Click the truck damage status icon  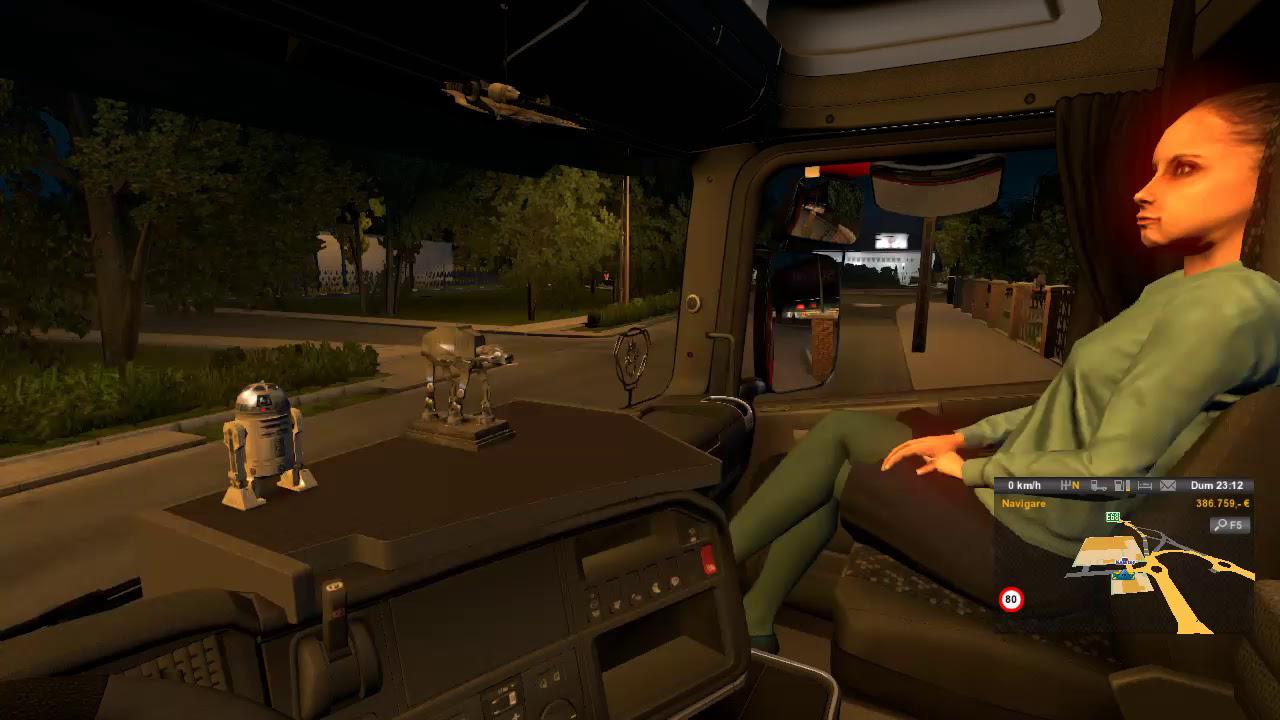click(x=1099, y=486)
